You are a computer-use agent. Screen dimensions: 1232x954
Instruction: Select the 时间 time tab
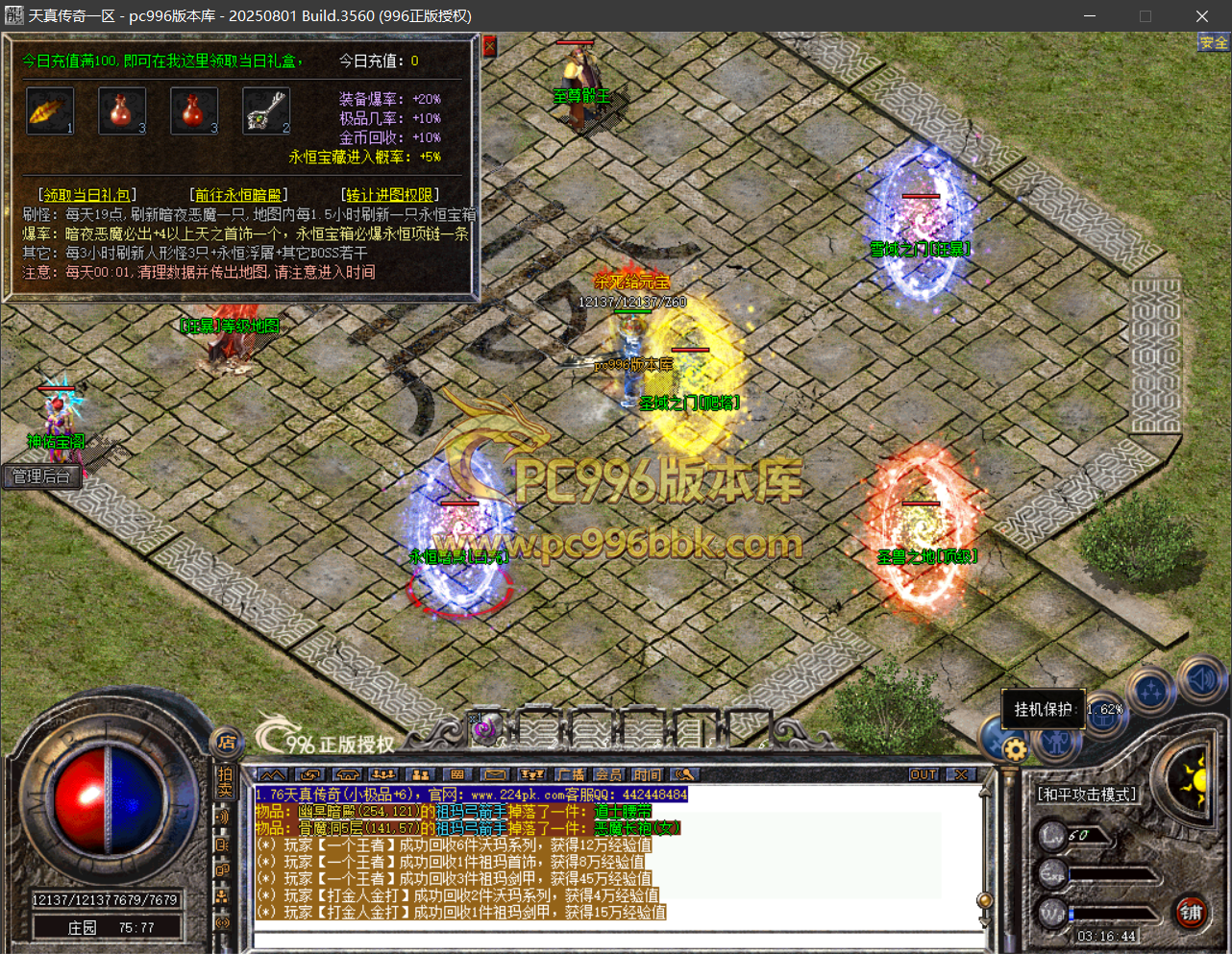click(647, 774)
